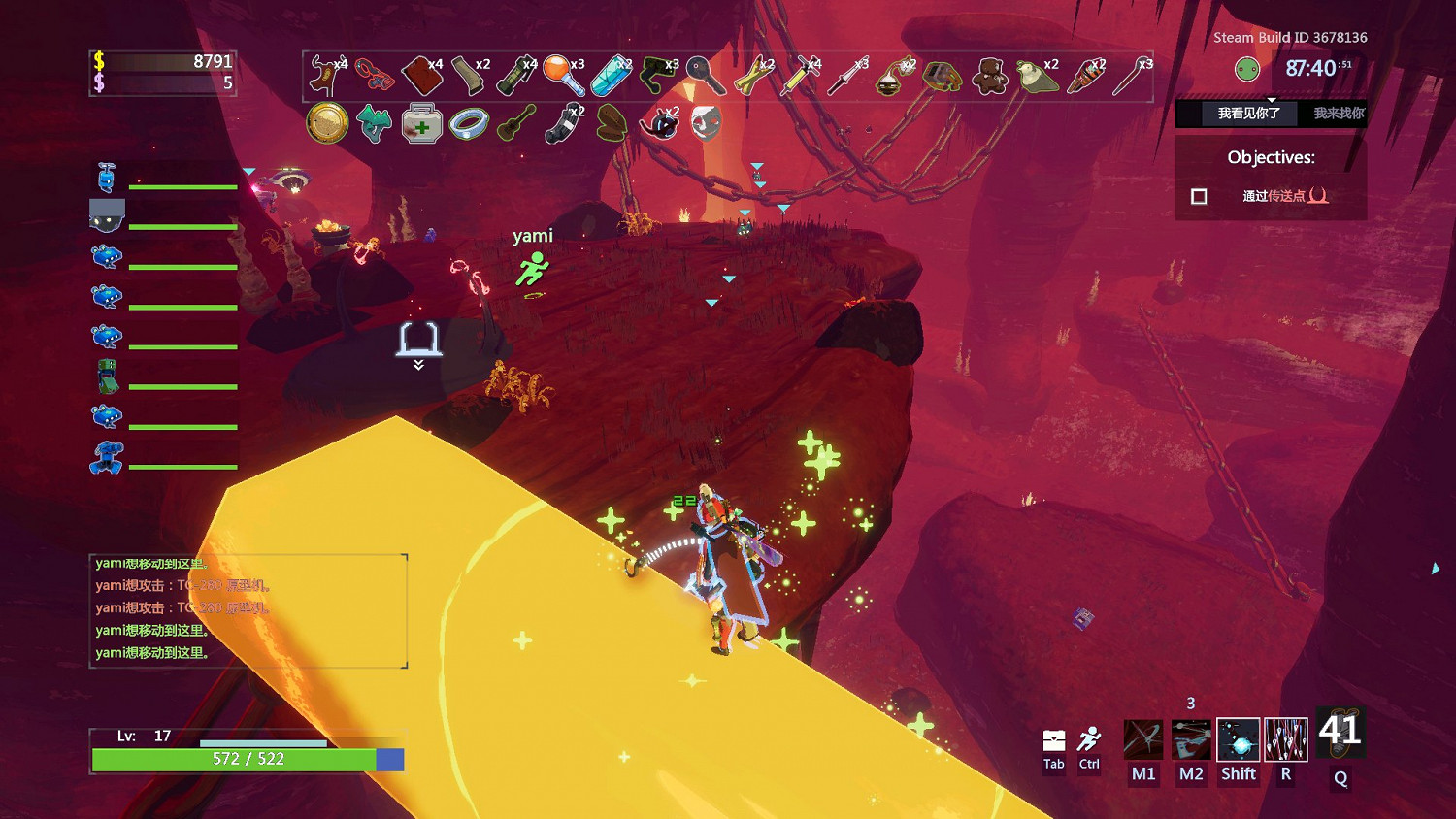Select the gold coin item icon

pos(327,124)
